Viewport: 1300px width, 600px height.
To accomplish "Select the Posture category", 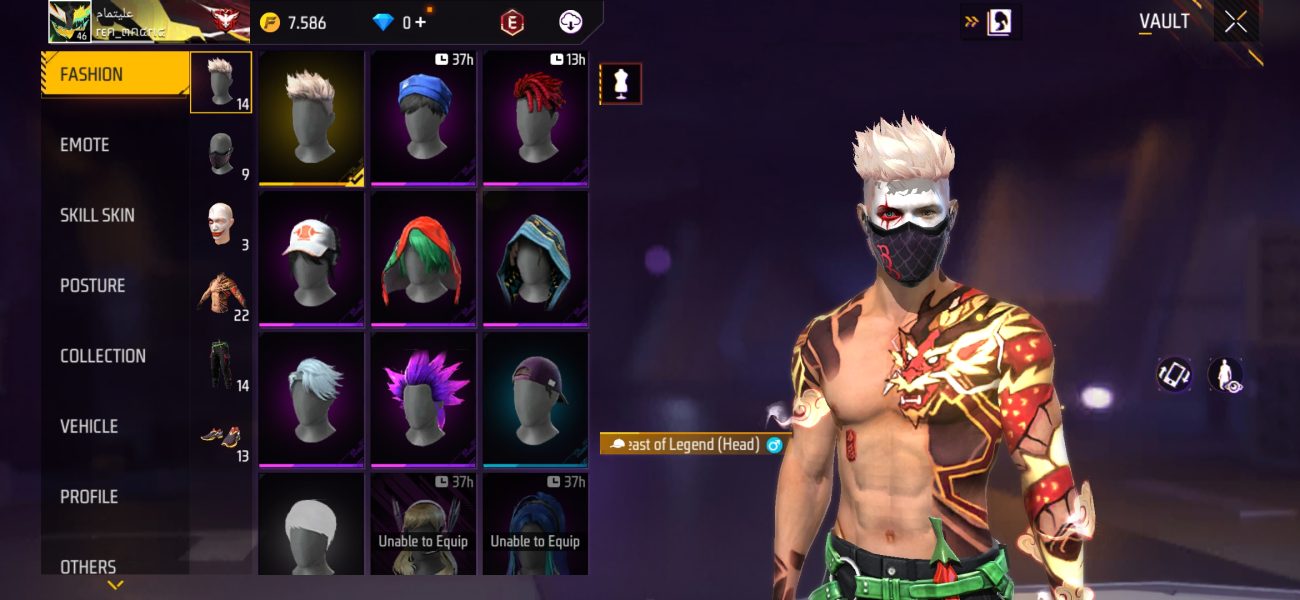I will click(x=92, y=285).
